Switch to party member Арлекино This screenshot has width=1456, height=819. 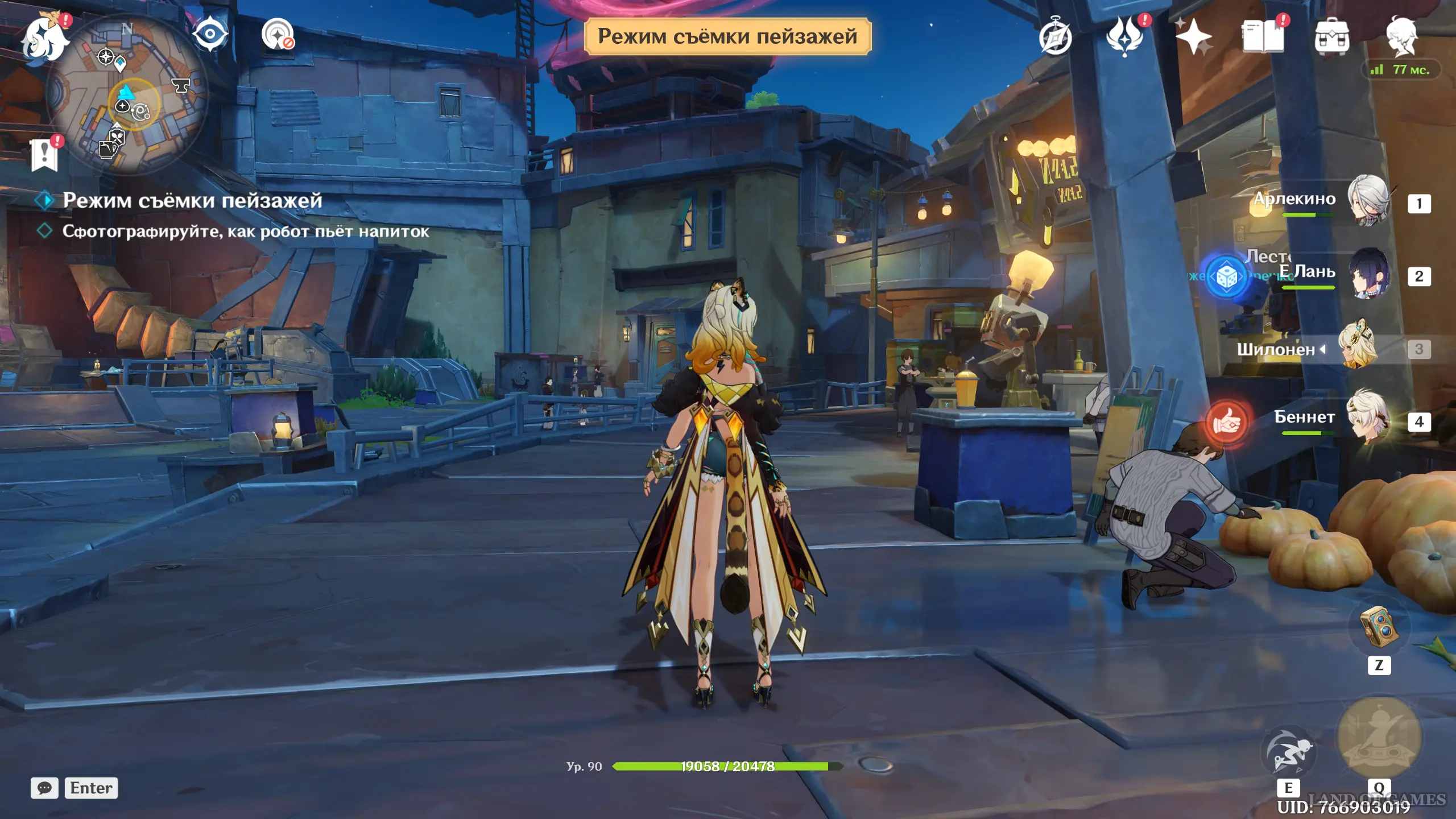pyautogui.click(x=1367, y=200)
